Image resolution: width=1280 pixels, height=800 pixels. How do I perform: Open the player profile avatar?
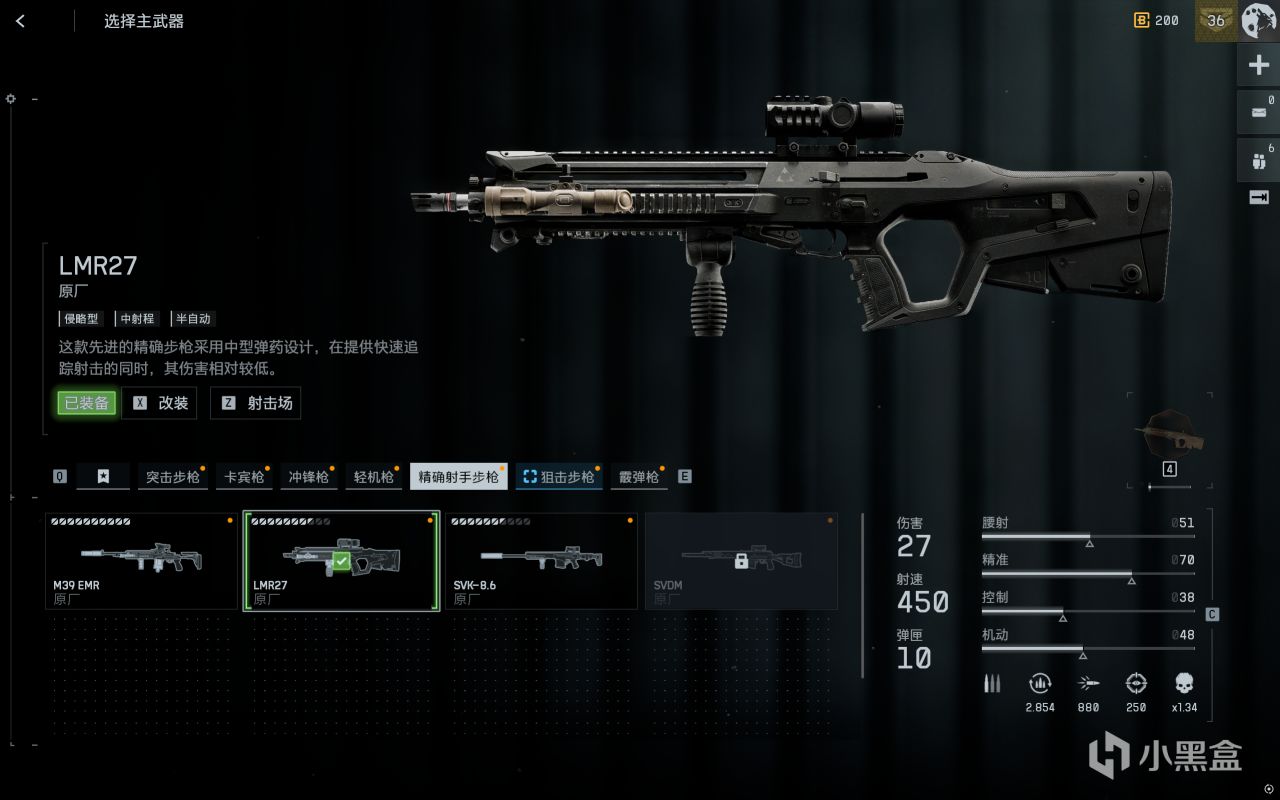1257,20
